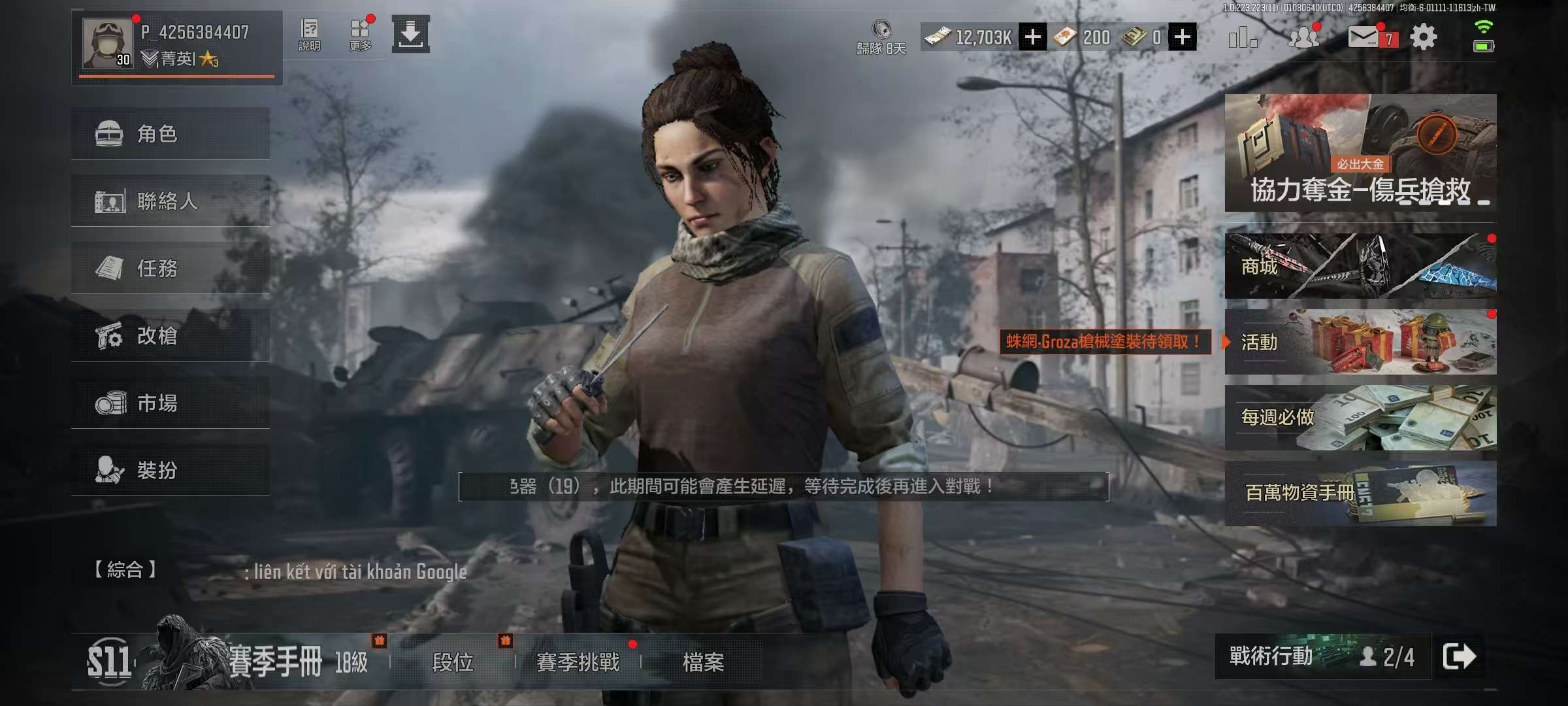
Task: Open the 聯絡人 contacts menu
Action: 170,201
